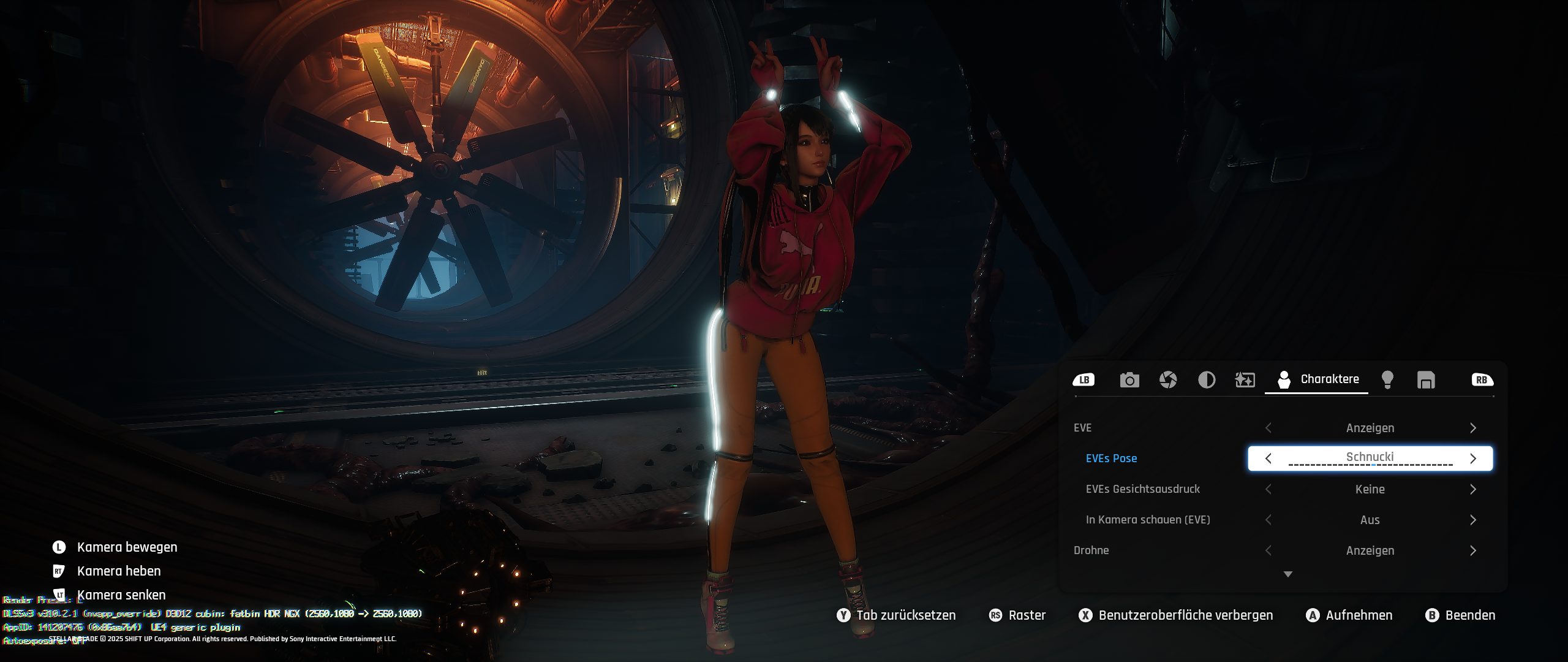This screenshot has height=662, width=1568.
Task: Open the camera icon tab
Action: (x=1129, y=380)
